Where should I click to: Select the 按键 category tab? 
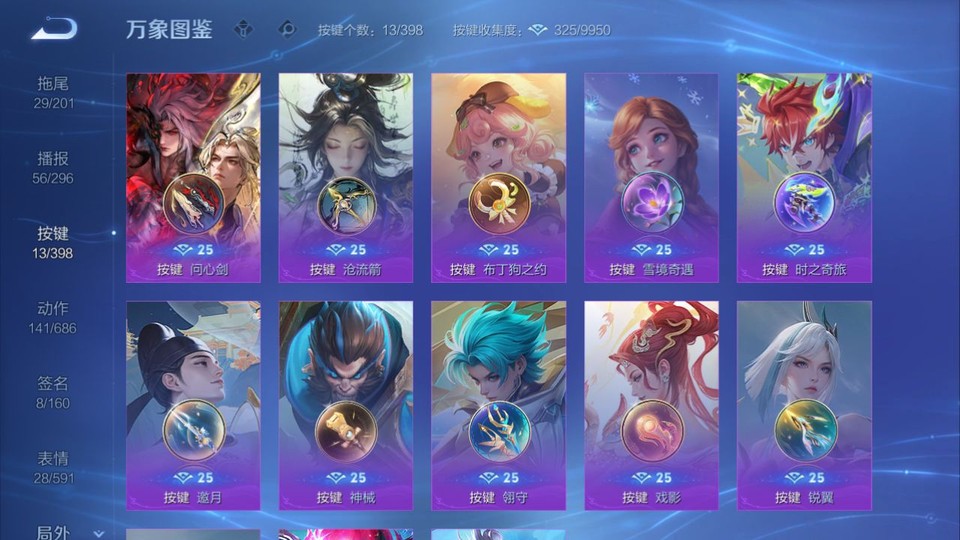(54, 243)
